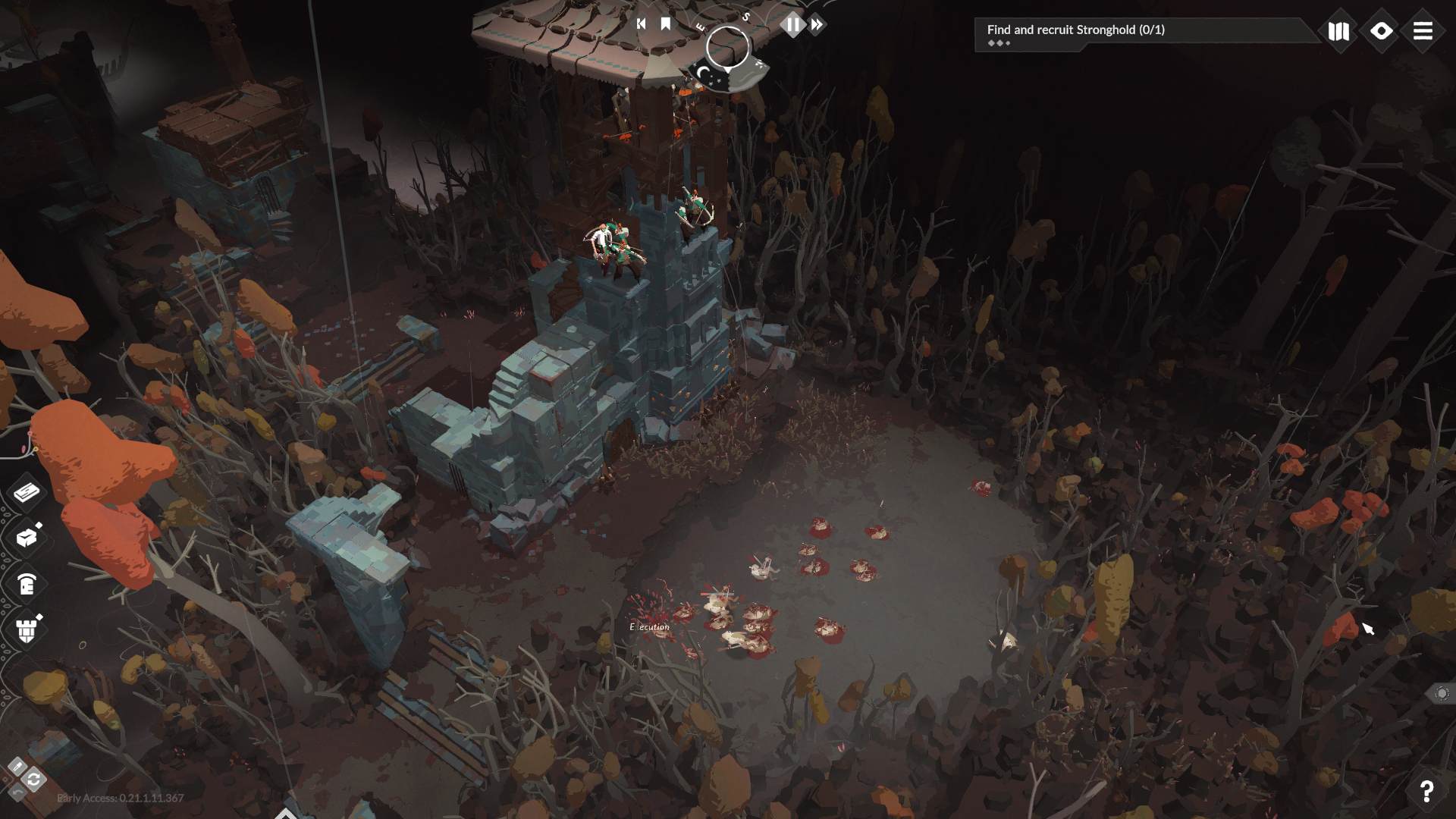1456x819 pixels.
Task: Click the skip-back rewind button
Action: [641, 24]
